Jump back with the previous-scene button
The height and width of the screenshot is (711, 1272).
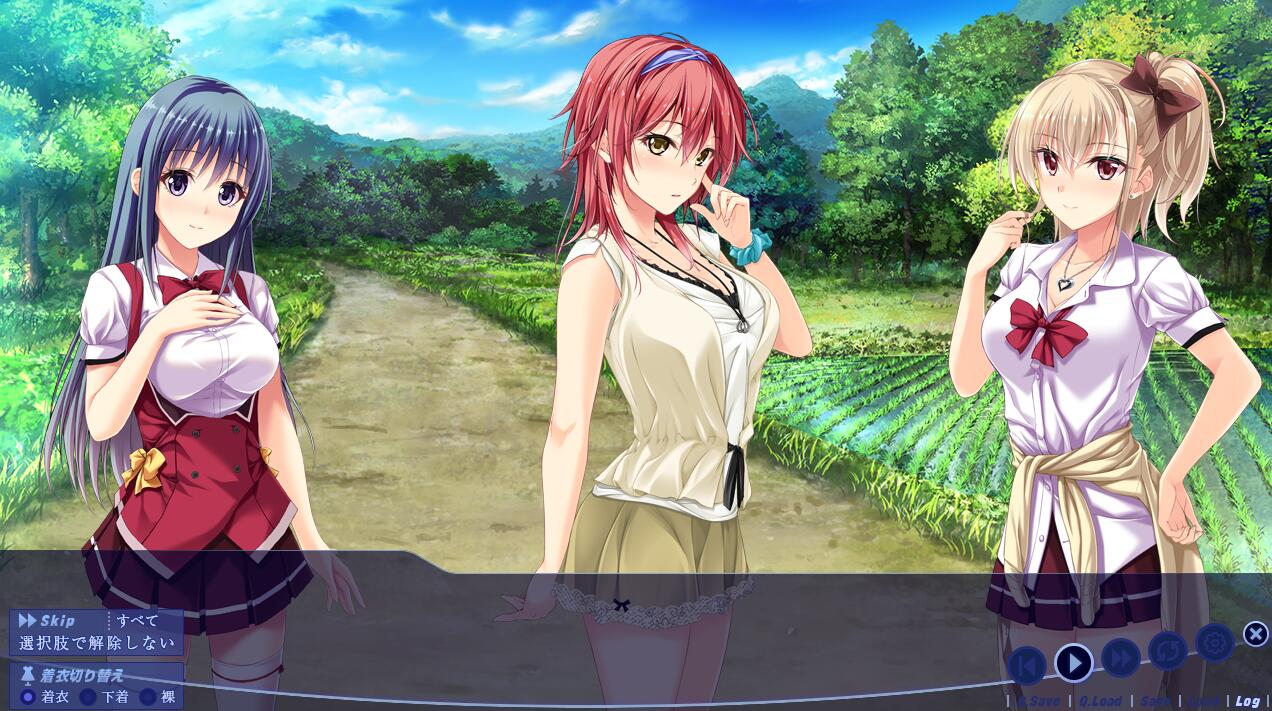[x=1027, y=665]
